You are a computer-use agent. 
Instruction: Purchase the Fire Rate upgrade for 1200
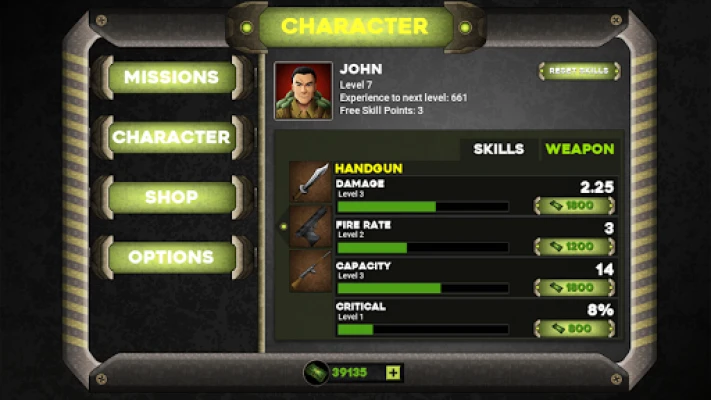574,247
